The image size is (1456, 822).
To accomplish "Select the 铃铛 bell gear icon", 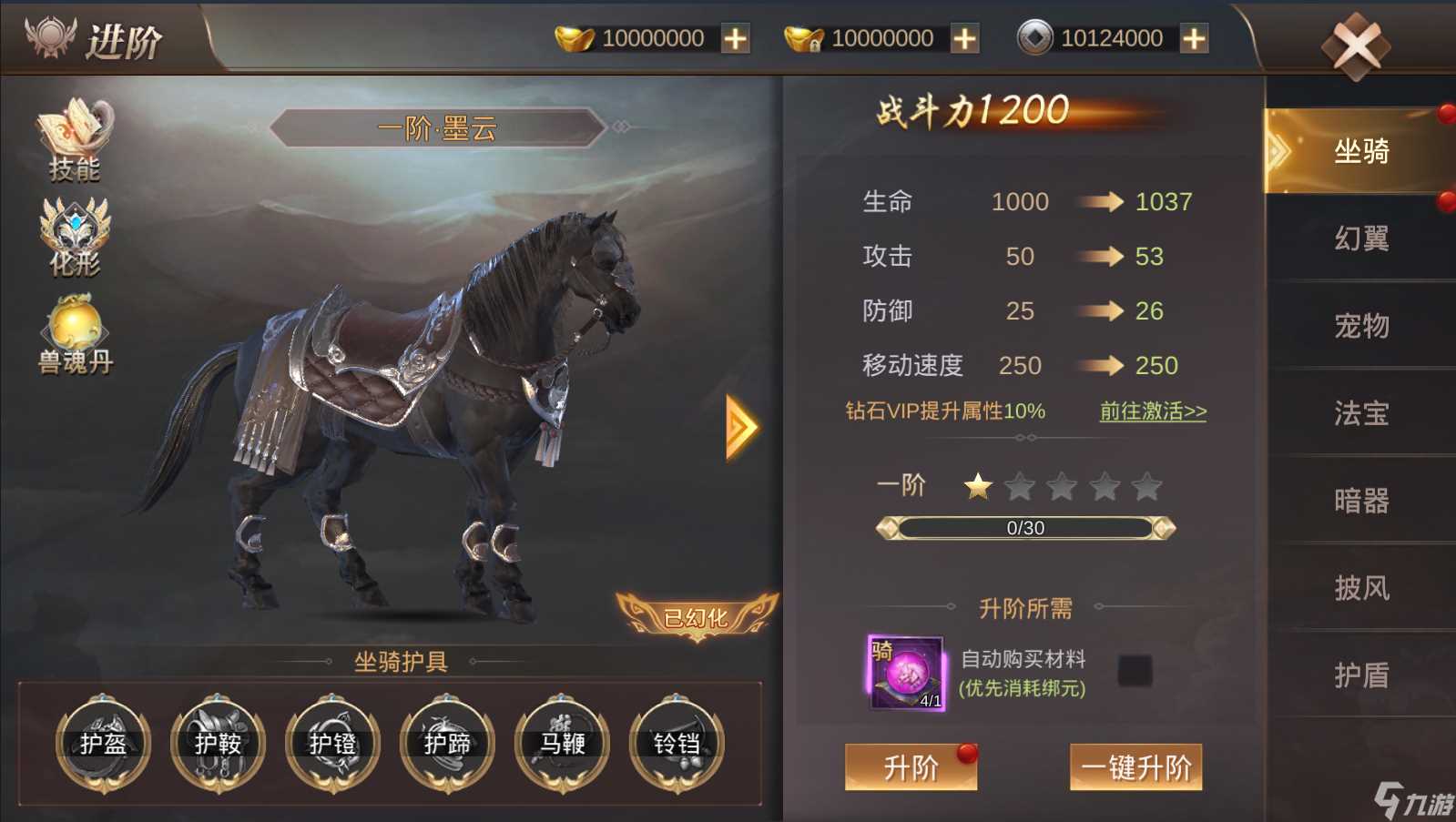I will [677, 745].
